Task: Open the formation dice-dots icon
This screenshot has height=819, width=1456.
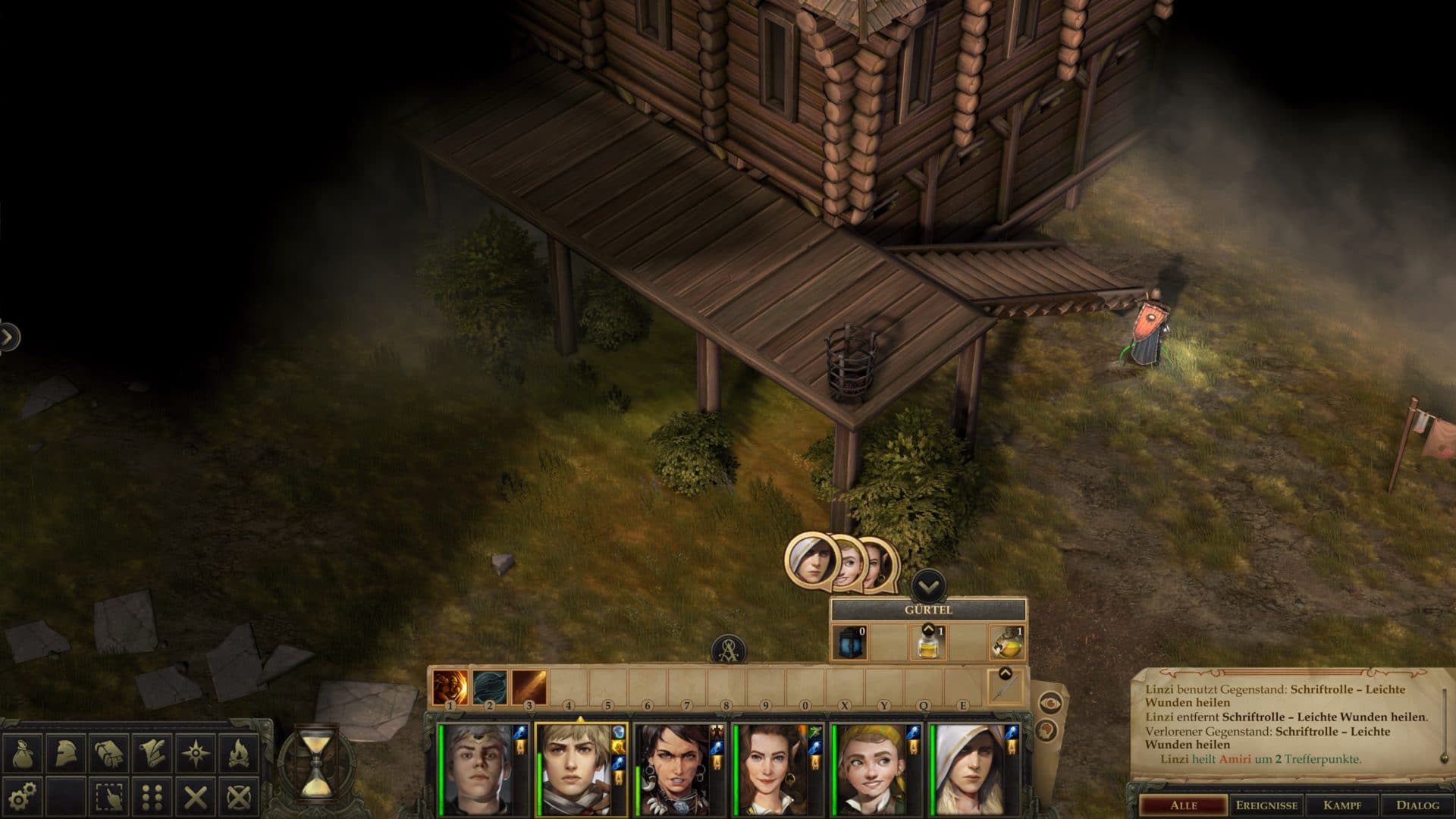Action: [x=152, y=798]
